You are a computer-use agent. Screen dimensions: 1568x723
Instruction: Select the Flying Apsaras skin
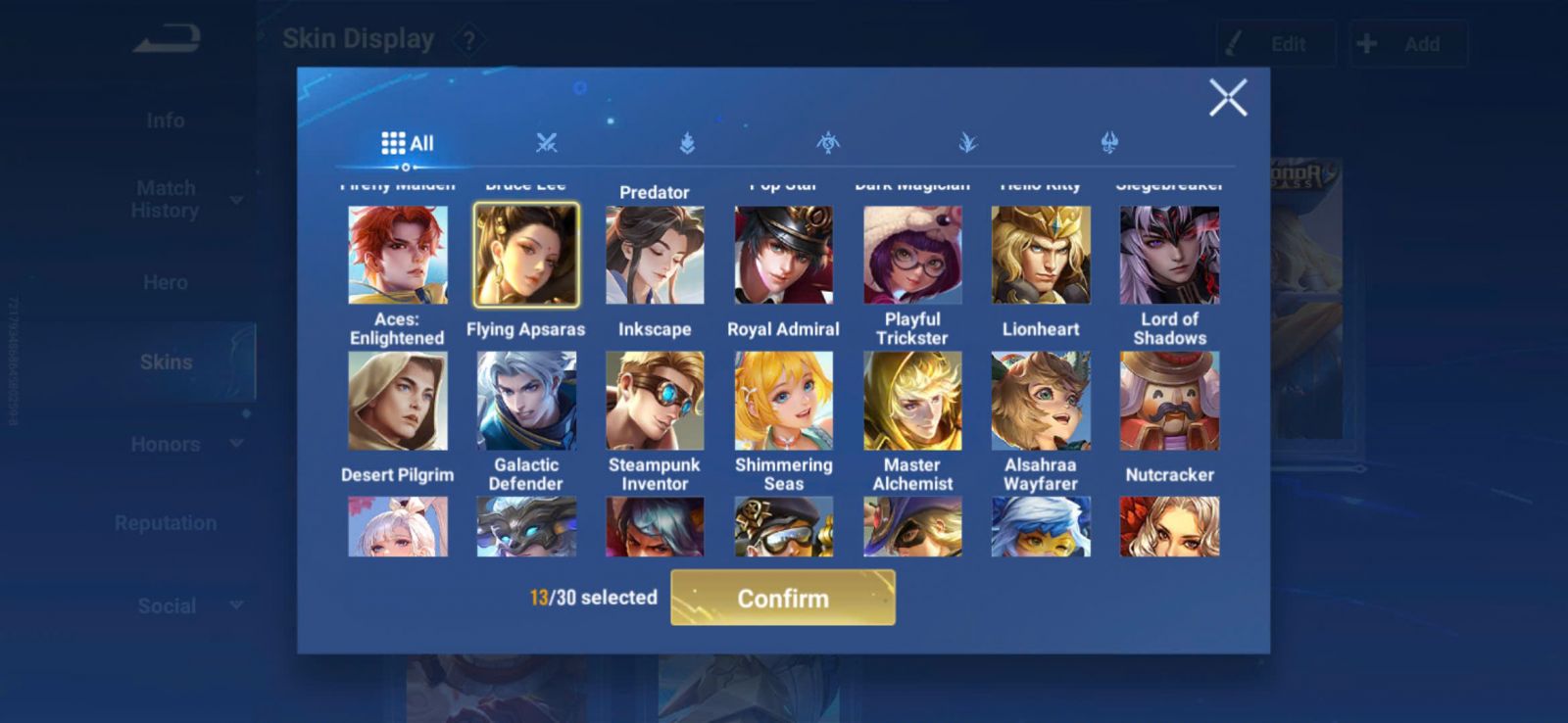coord(526,255)
